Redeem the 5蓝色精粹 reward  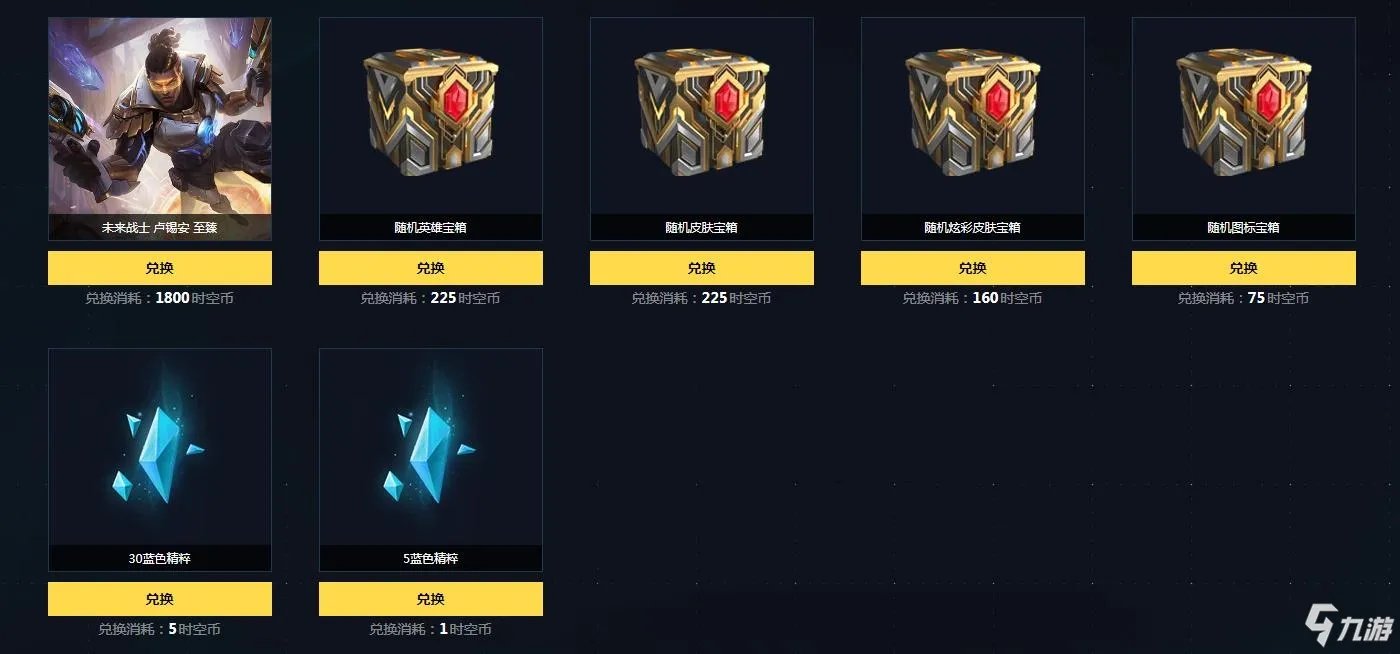tap(431, 599)
